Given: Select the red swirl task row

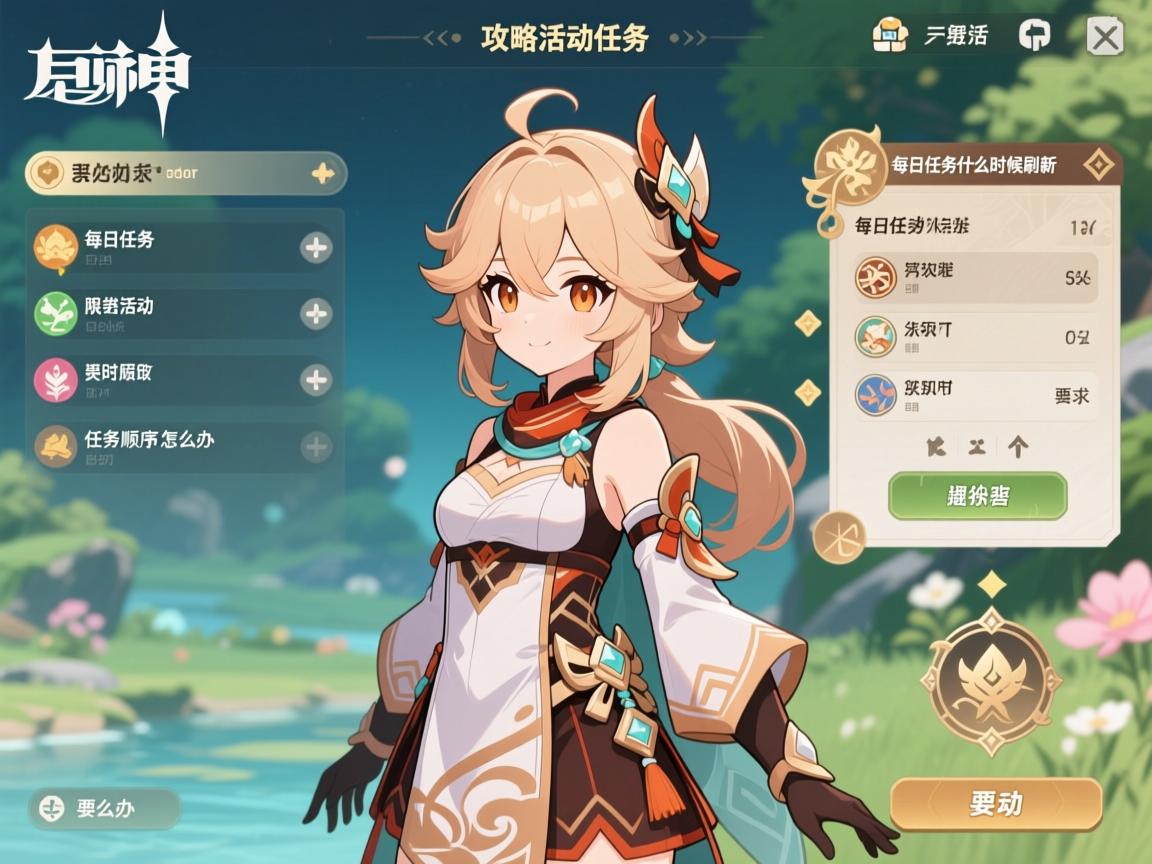Looking at the screenshot, I should [x=975, y=278].
